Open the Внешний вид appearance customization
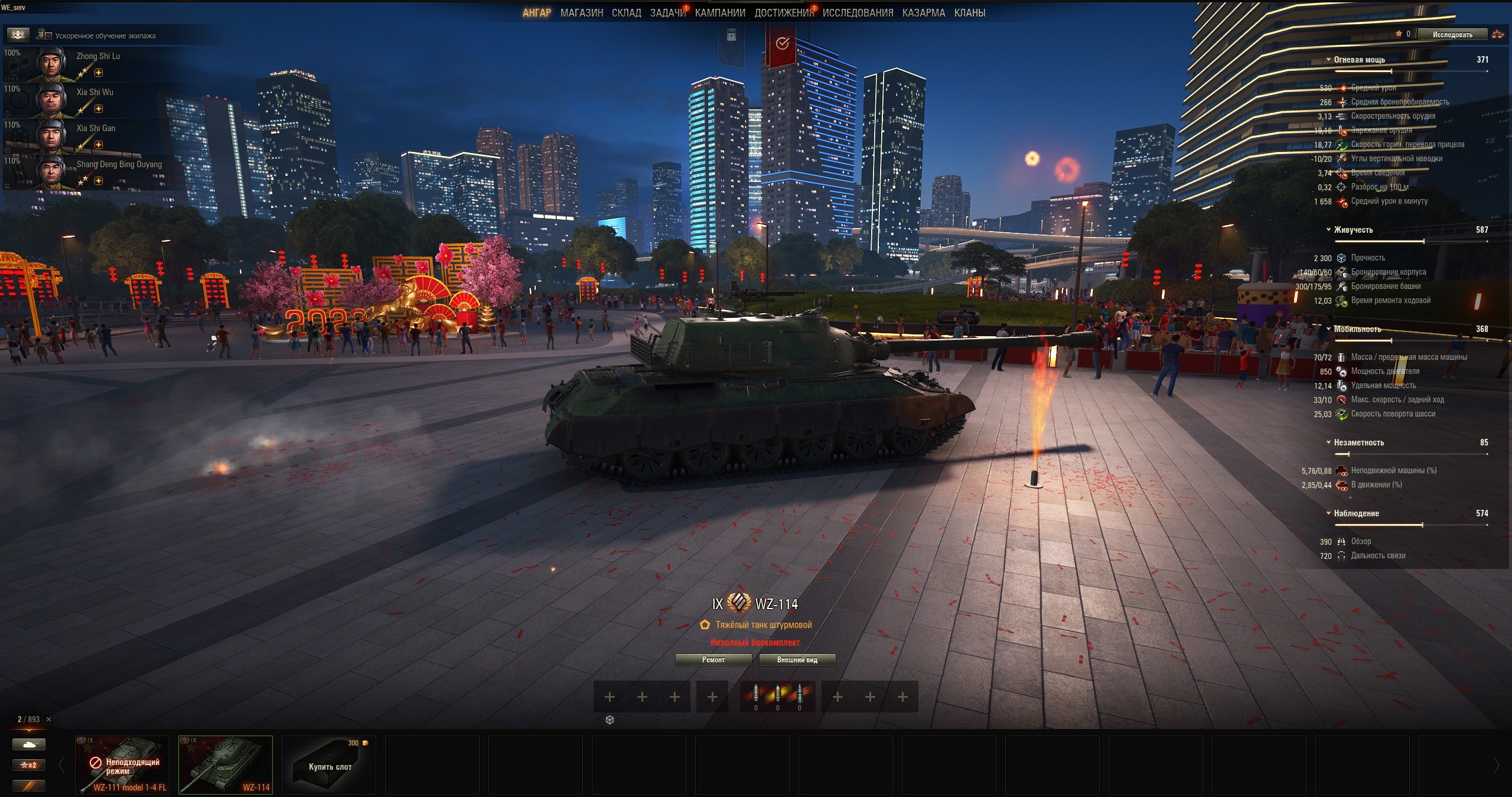The image size is (1512, 797). pos(797,660)
